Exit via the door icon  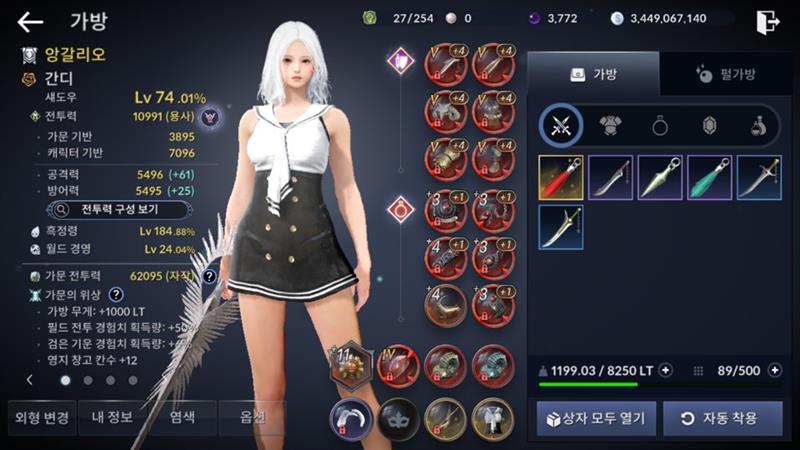coord(768,21)
